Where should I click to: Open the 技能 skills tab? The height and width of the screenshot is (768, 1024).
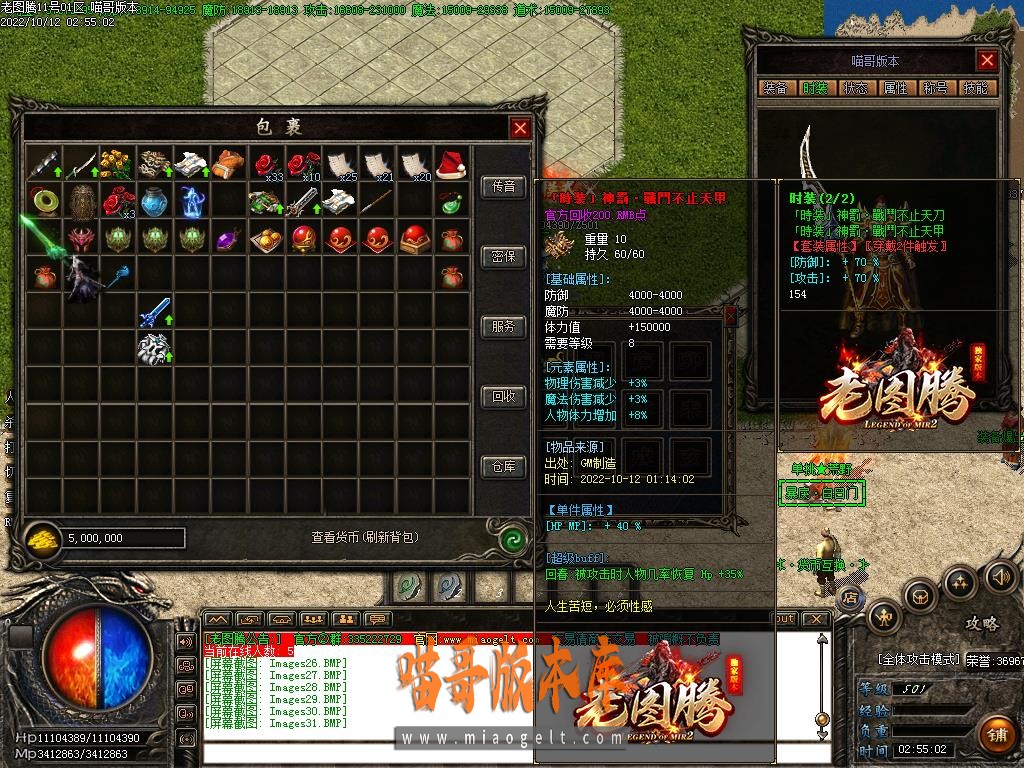pos(975,88)
